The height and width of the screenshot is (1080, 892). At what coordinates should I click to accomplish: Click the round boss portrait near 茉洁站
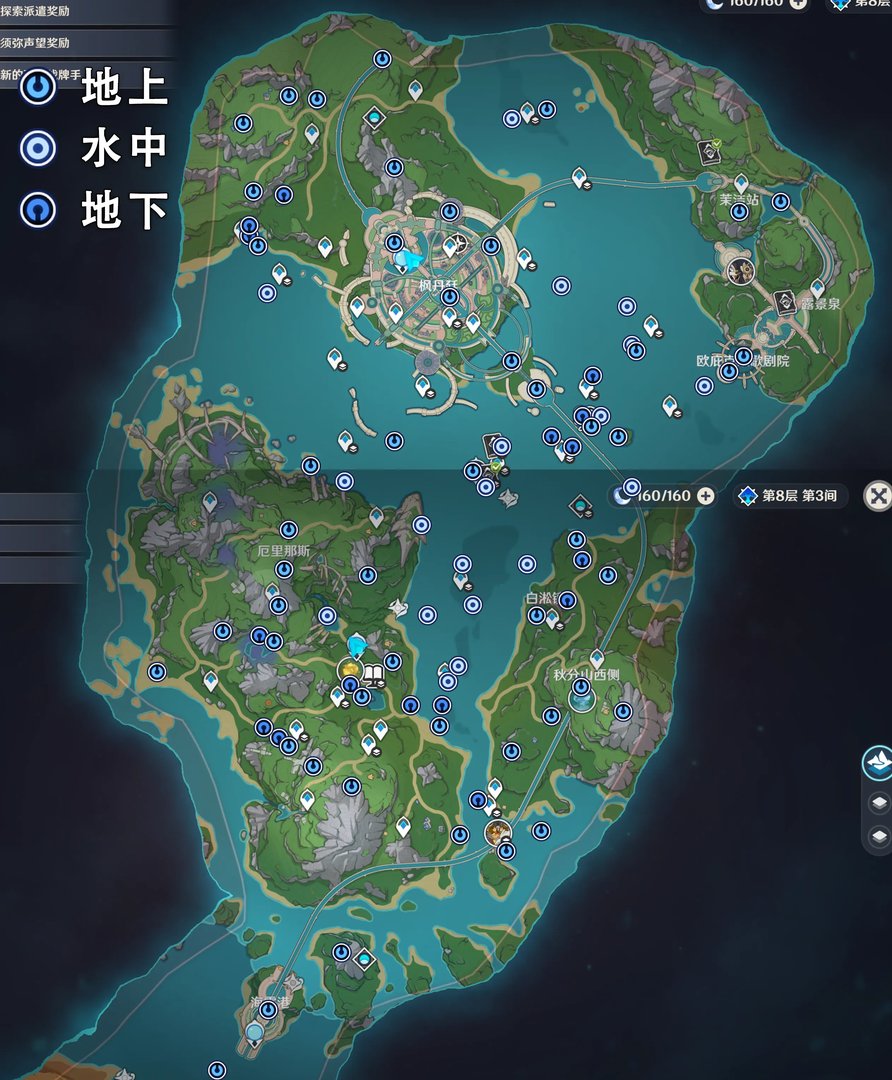[741, 270]
